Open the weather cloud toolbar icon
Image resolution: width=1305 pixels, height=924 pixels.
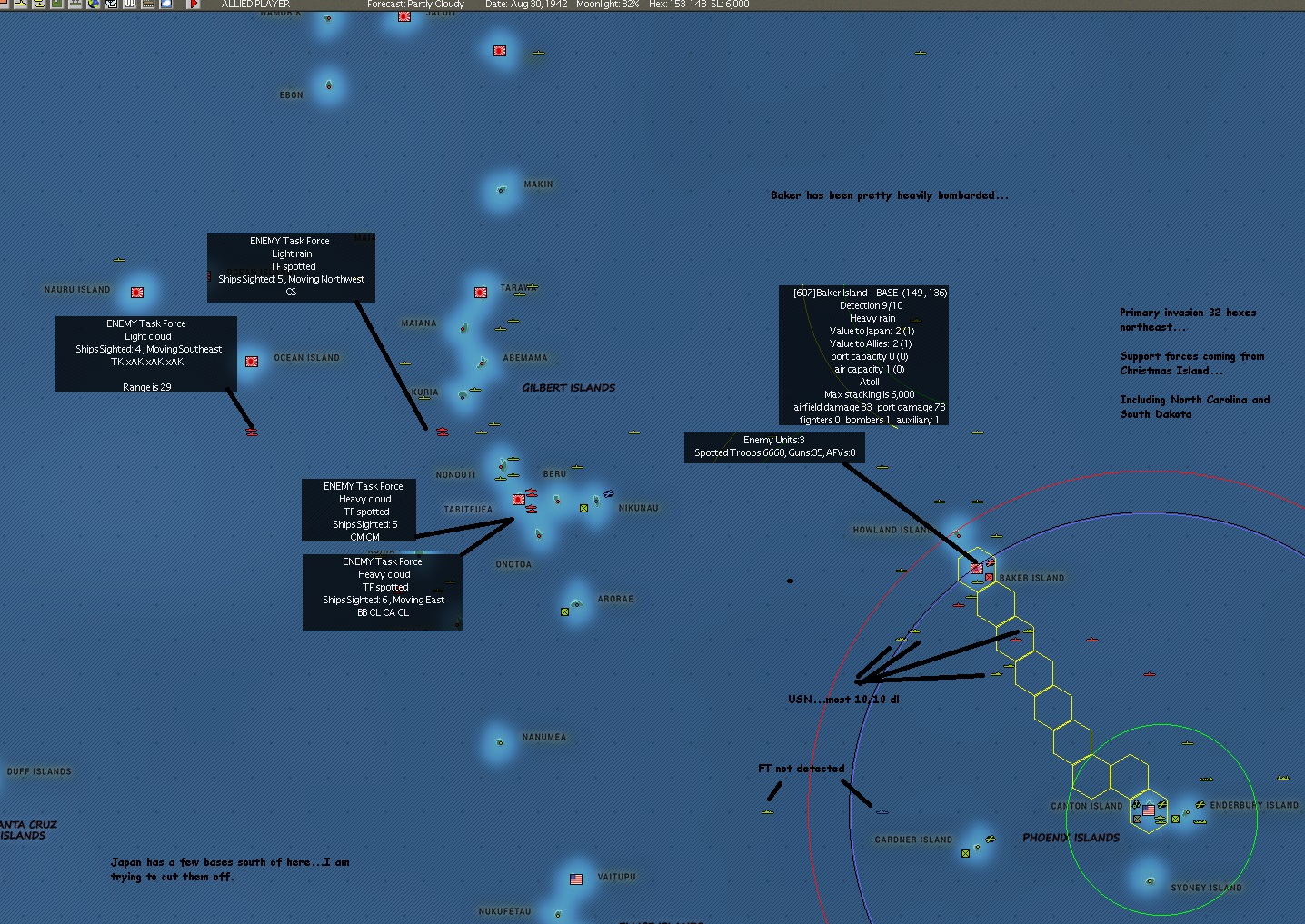(165, 5)
